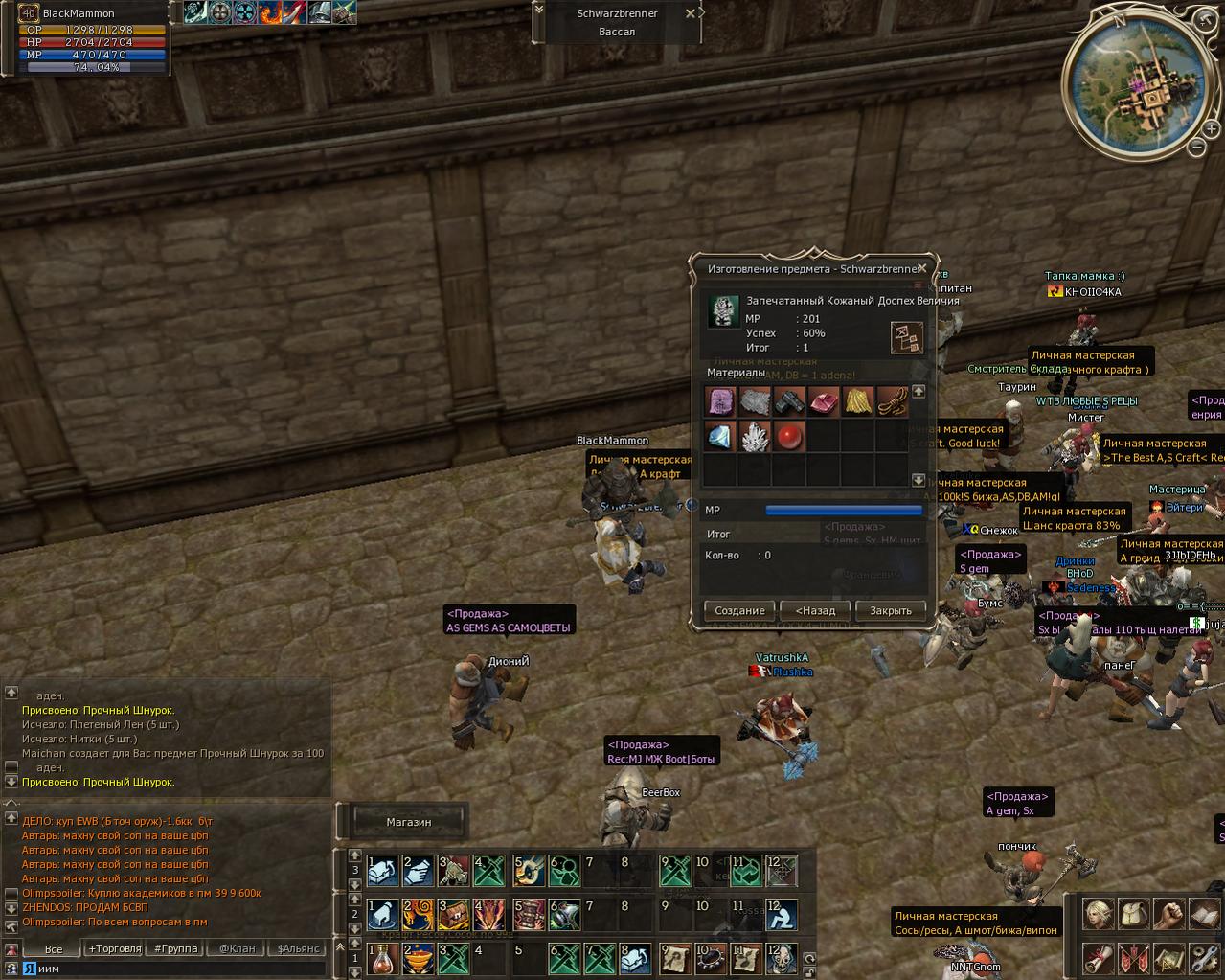Use the red potion hotbar slot

pyautogui.click(x=382, y=956)
